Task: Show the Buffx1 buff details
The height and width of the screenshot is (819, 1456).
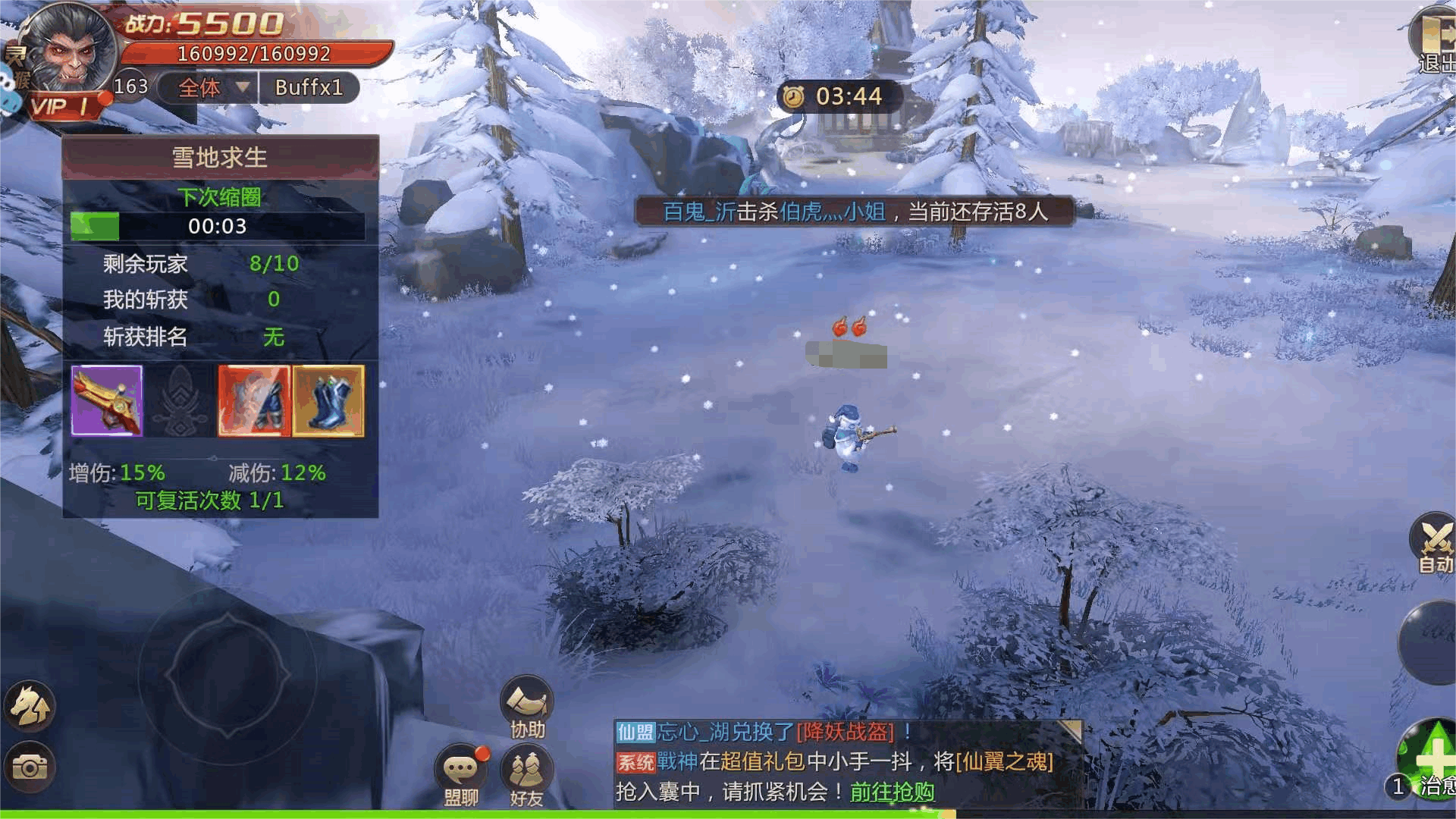Action: pos(309,88)
